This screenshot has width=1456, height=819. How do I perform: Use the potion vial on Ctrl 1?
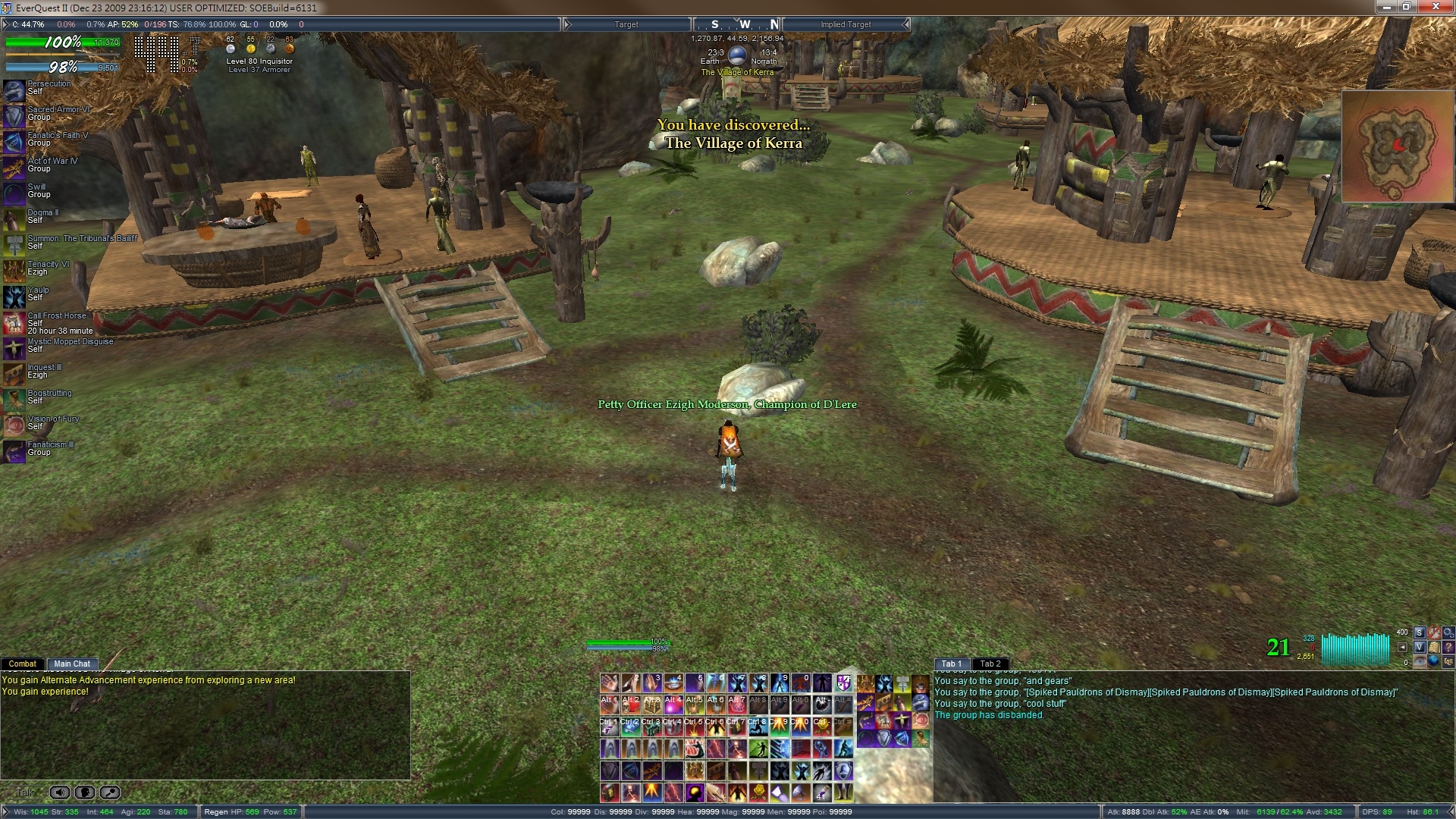[610, 726]
